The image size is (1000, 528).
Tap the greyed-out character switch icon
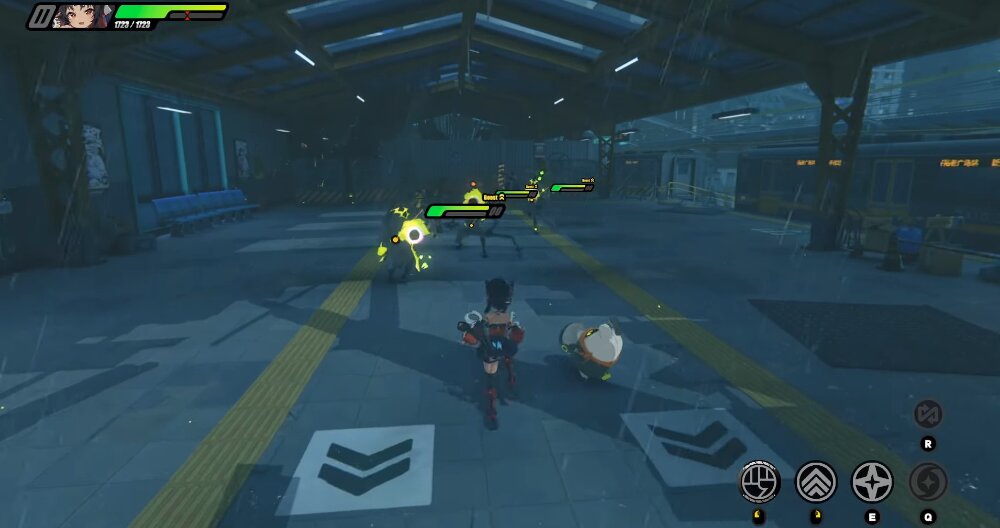(928, 414)
